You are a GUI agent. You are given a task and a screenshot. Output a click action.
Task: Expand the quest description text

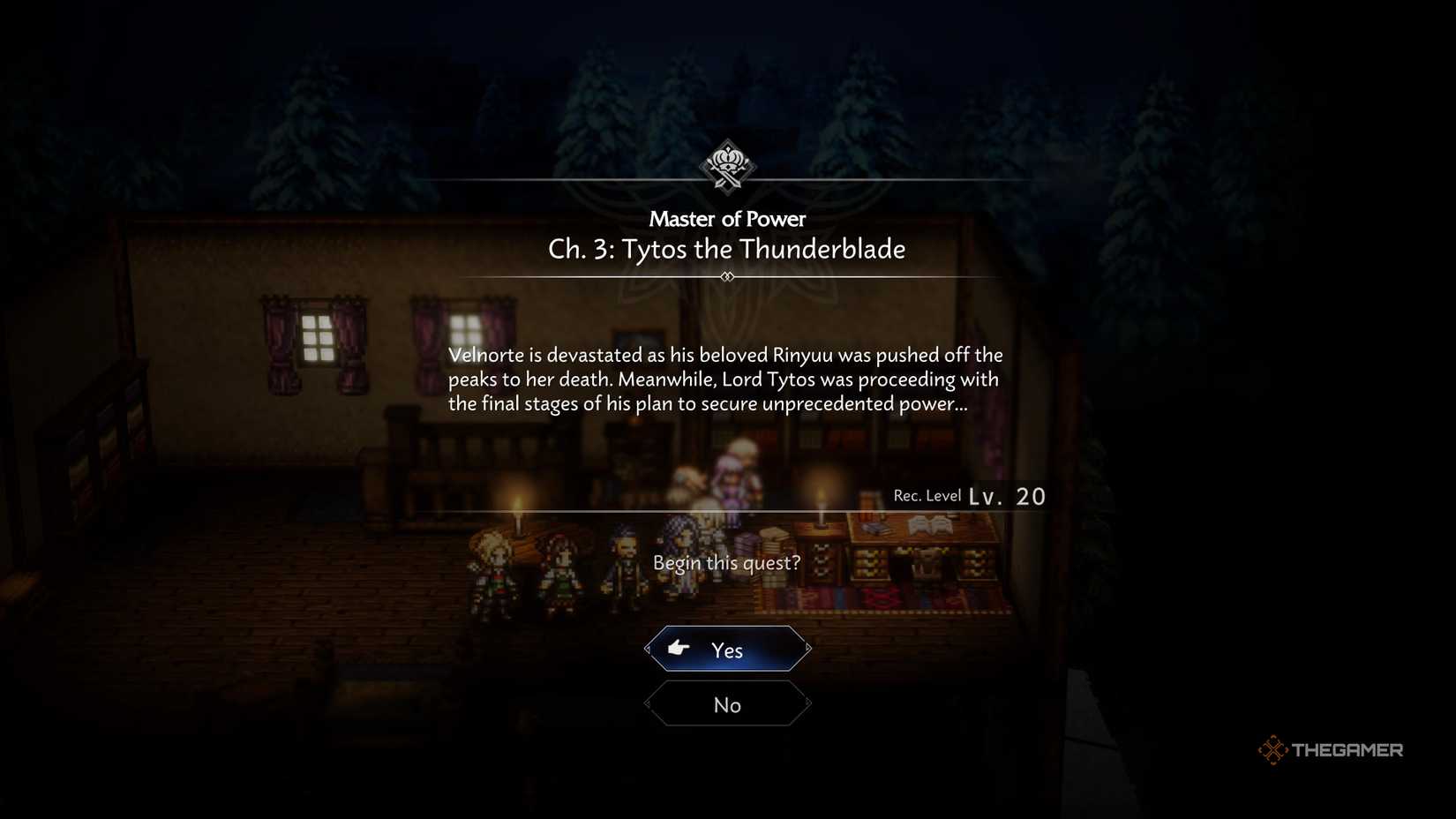click(x=725, y=379)
